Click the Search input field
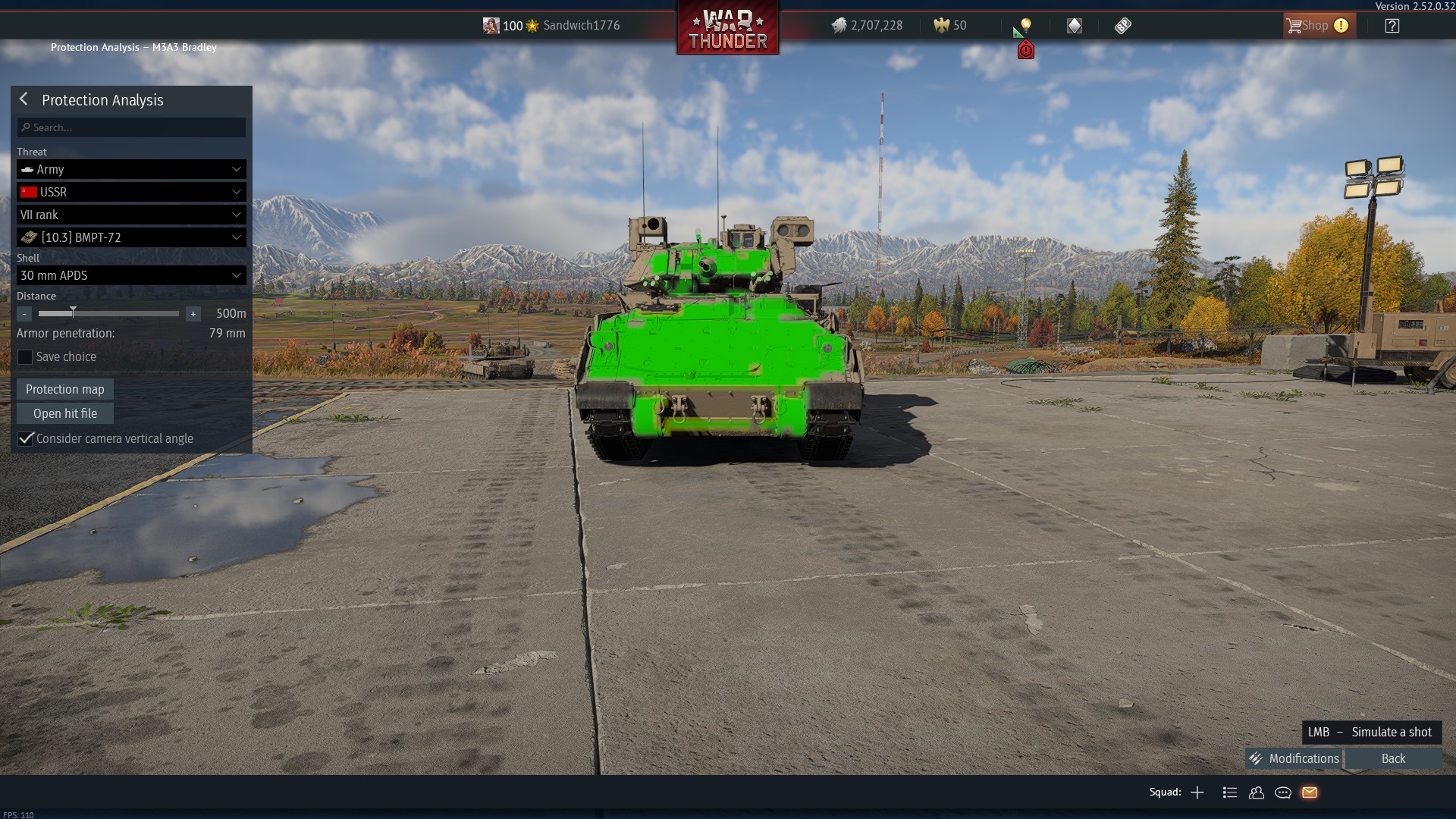This screenshot has height=819, width=1456. point(131,127)
